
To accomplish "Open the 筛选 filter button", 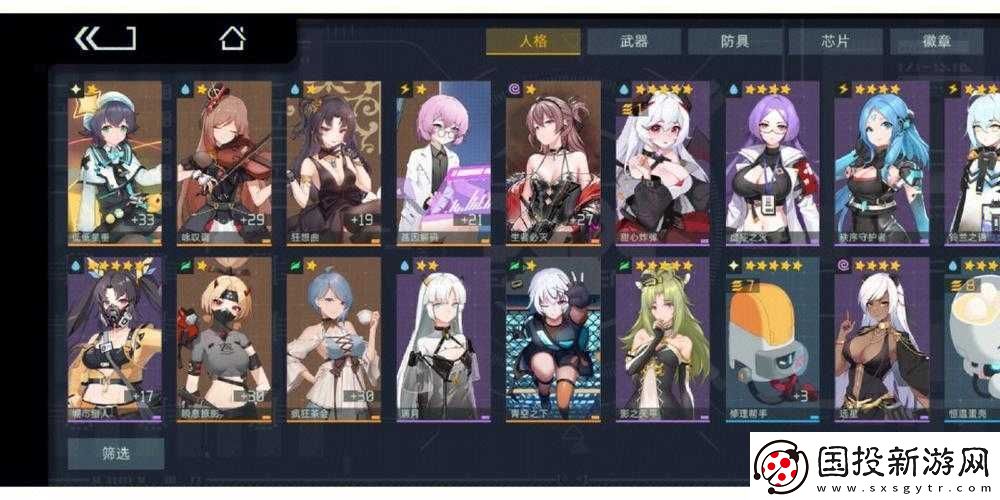I will 116,453.
